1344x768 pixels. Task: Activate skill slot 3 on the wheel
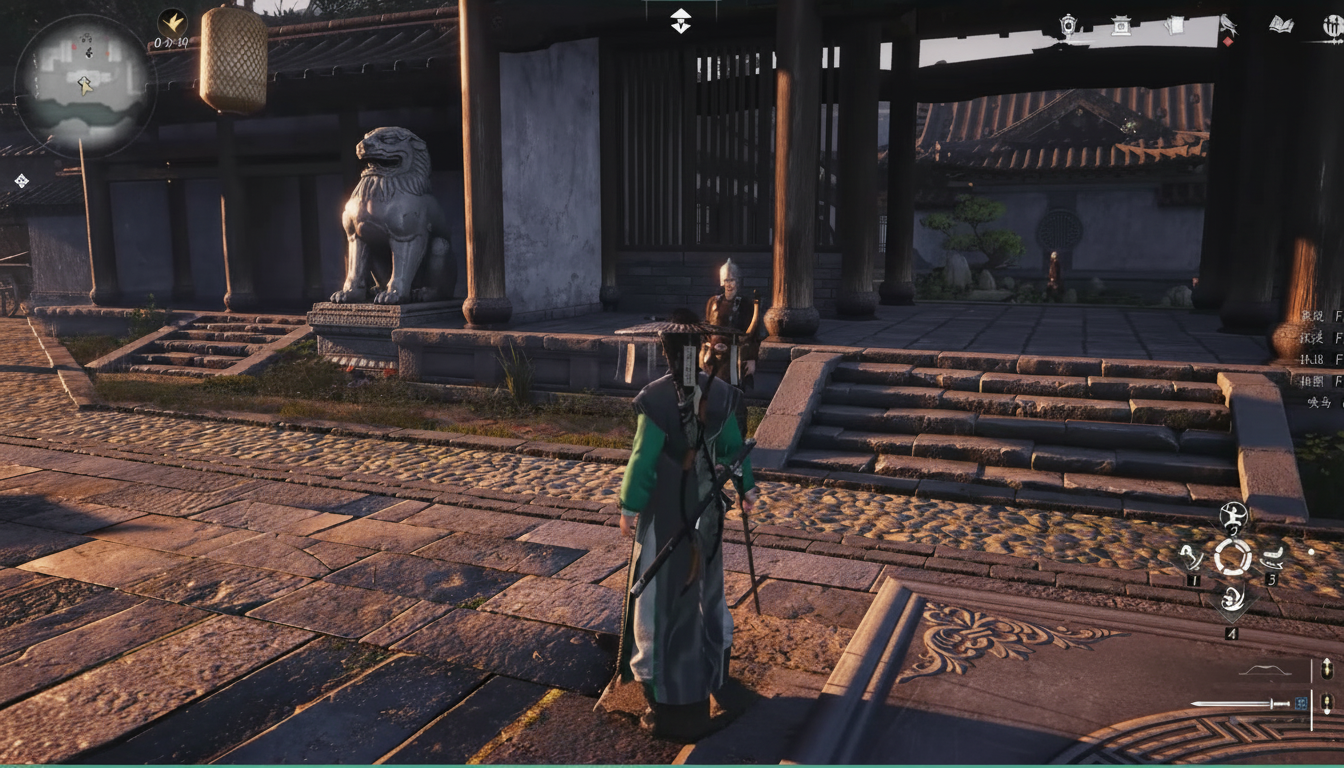(x=1272, y=558)
